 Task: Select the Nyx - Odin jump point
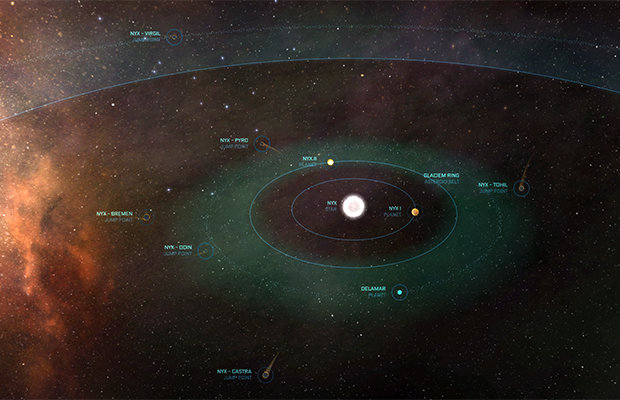pyautogui.click(x=204, y=250)
